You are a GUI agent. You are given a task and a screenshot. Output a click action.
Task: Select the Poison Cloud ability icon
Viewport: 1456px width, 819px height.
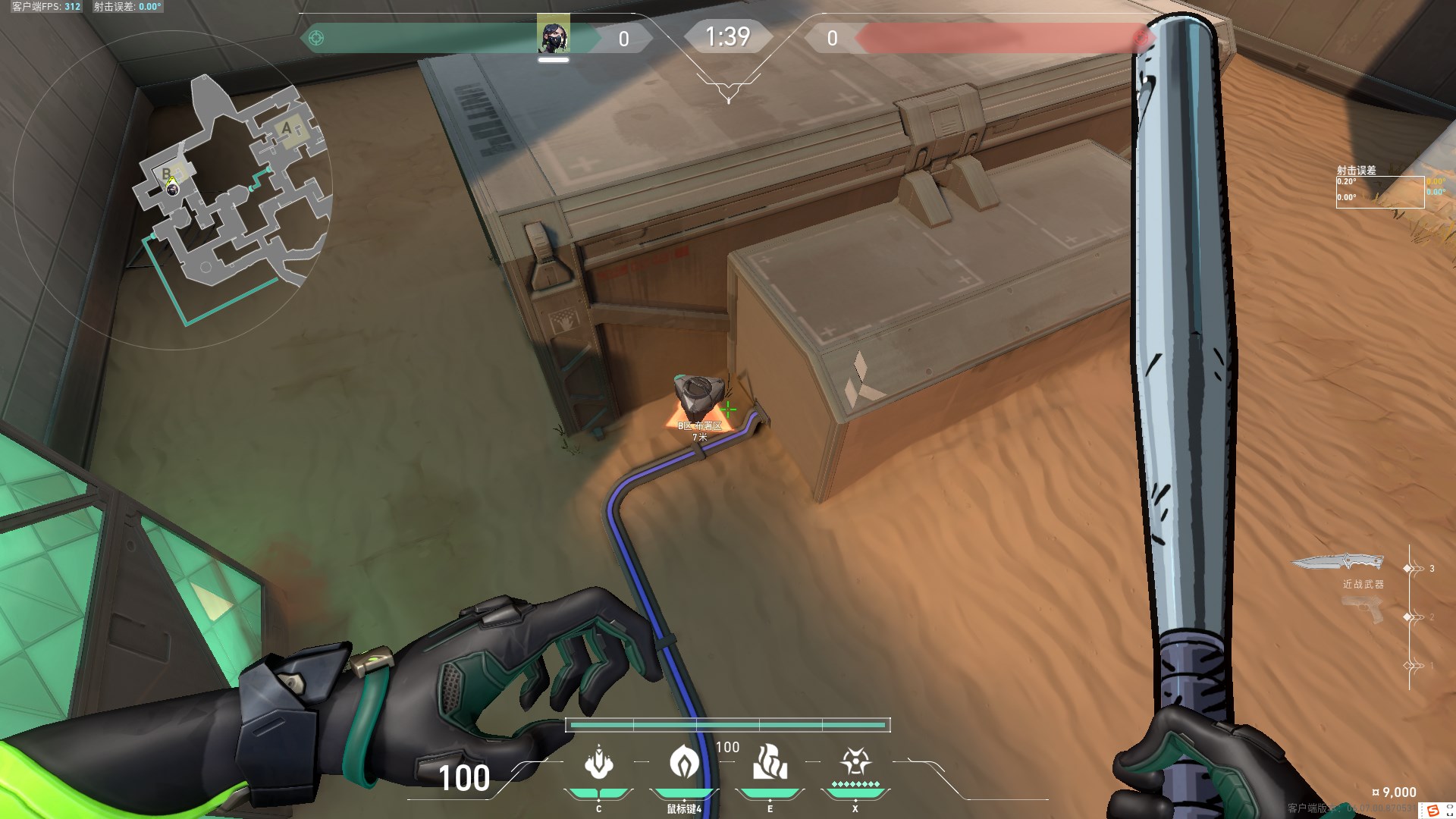(x=684, y=762)
